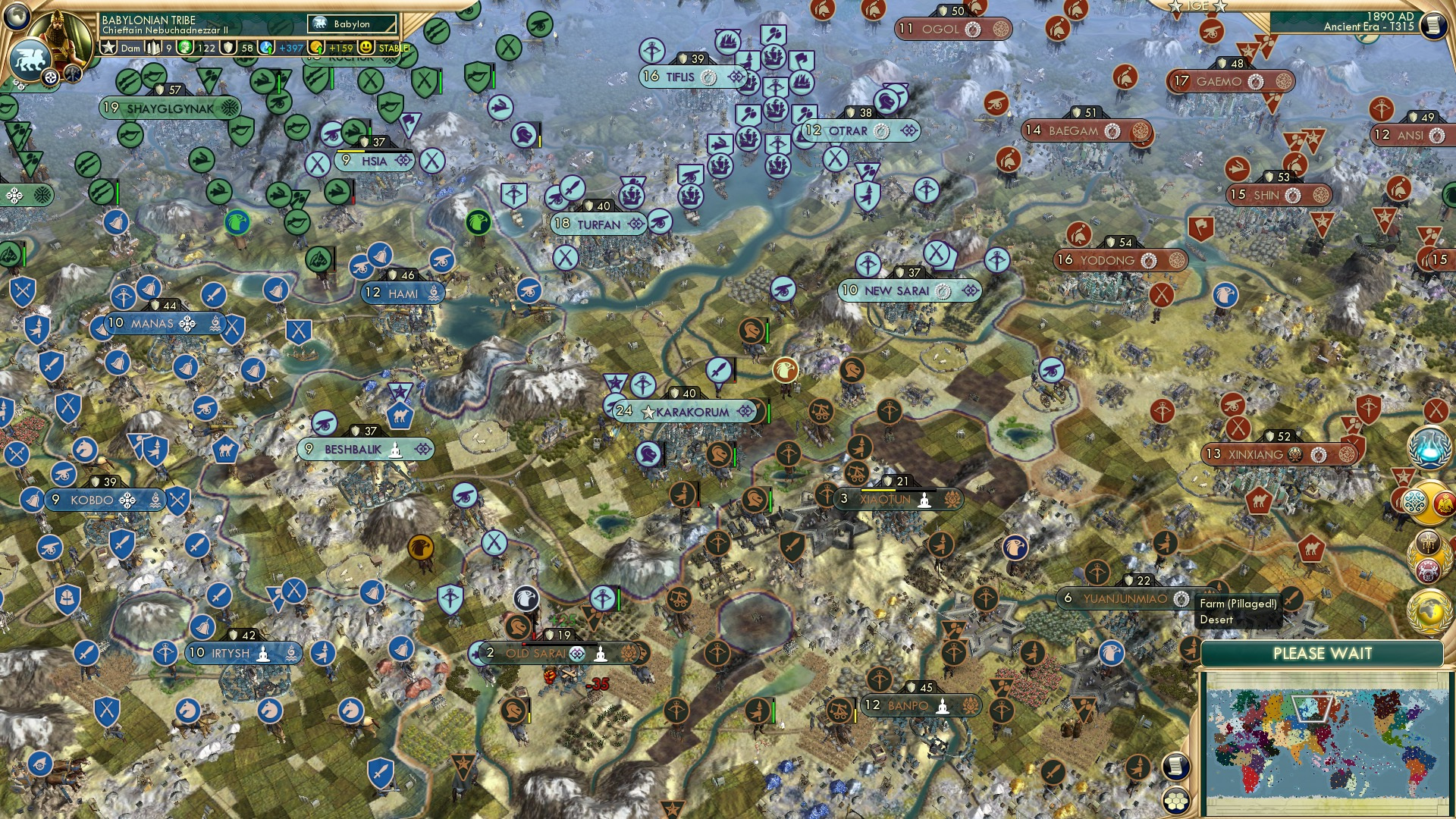
Task: Toggle strategic view with the globe button top-left
Action: (16, 17)
